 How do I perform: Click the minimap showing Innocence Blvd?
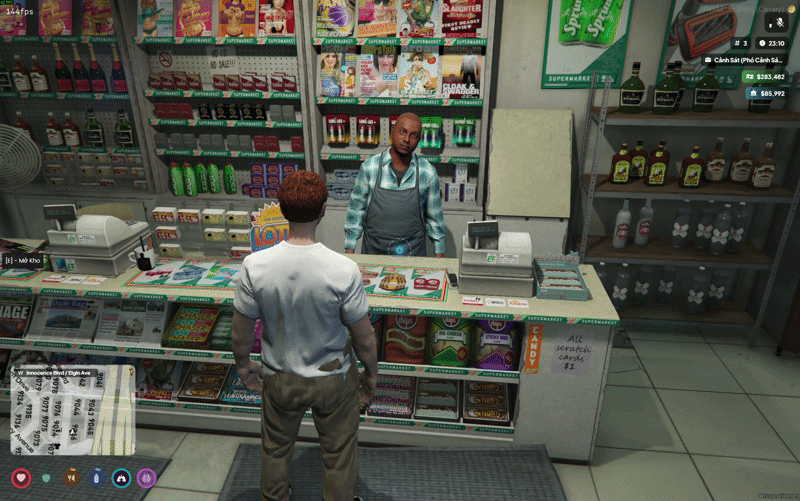72,412
